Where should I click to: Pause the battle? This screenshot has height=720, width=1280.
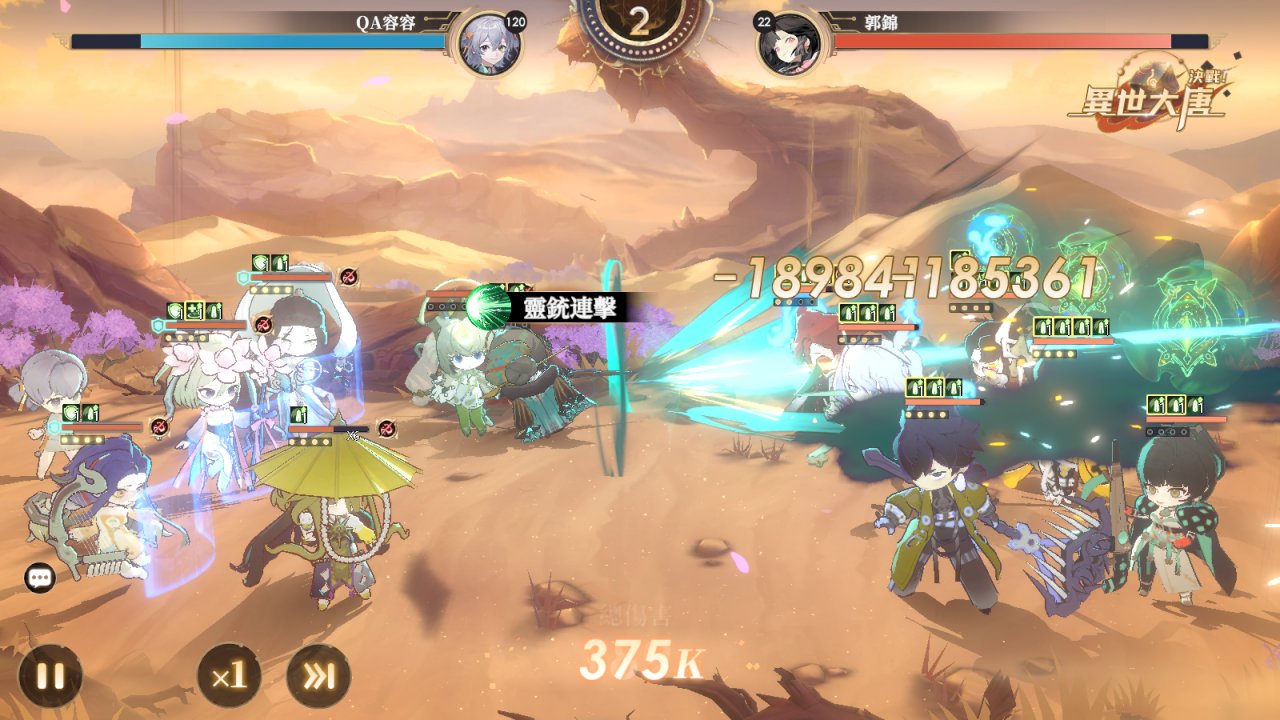49,676
